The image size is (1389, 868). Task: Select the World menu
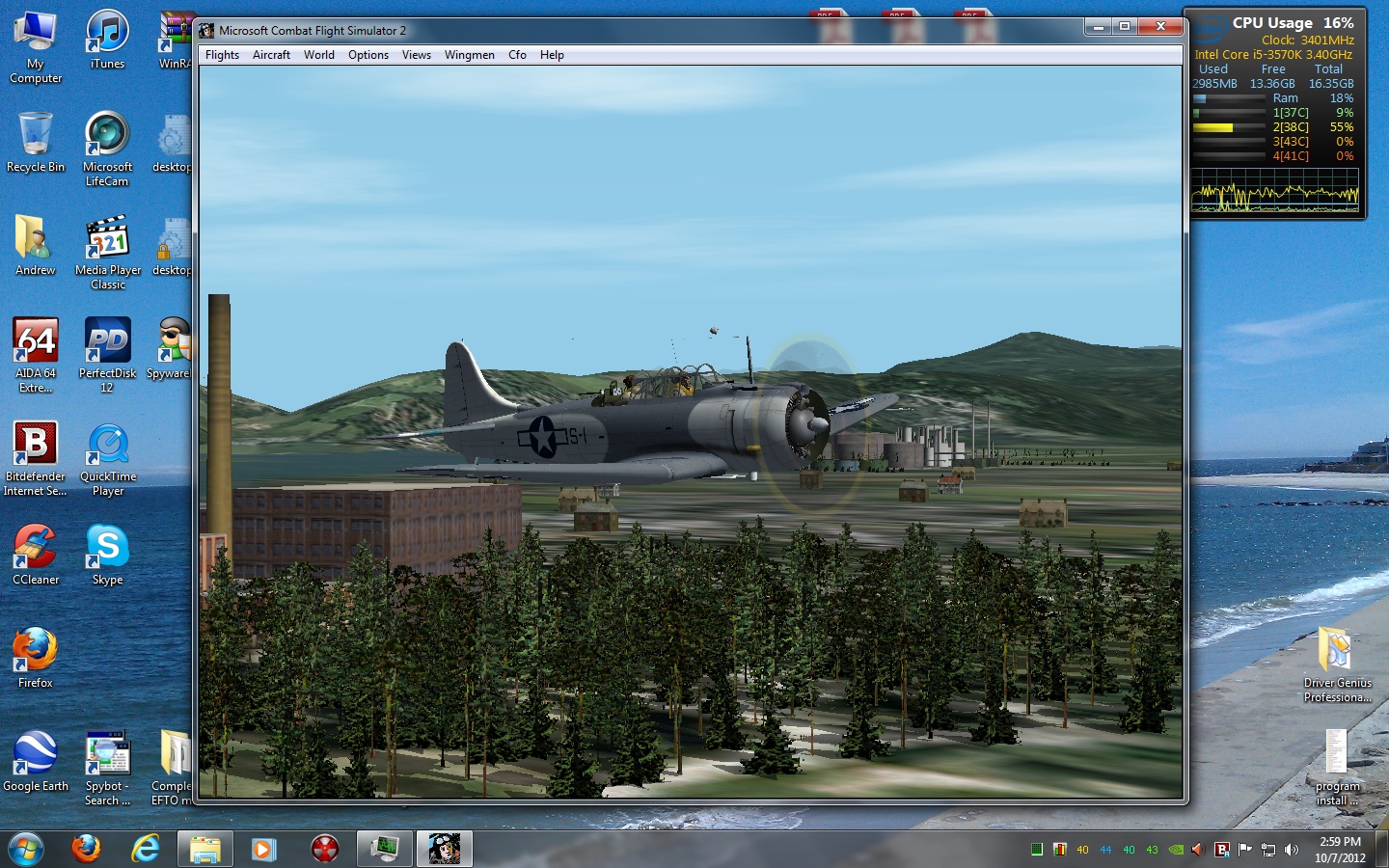point(319,55)
